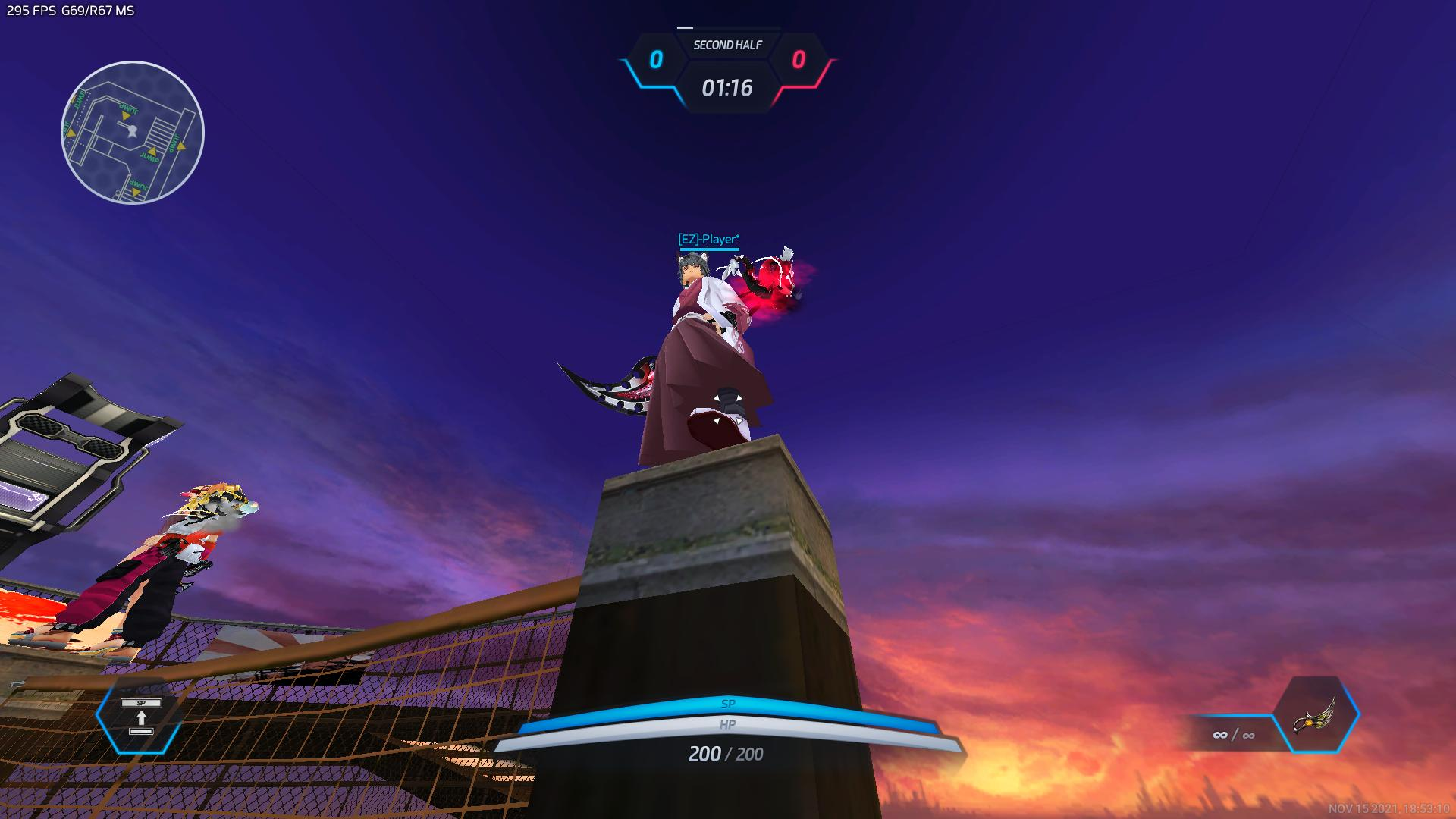
Task: Activate the SP skill arrow icon
Action: 141,717
